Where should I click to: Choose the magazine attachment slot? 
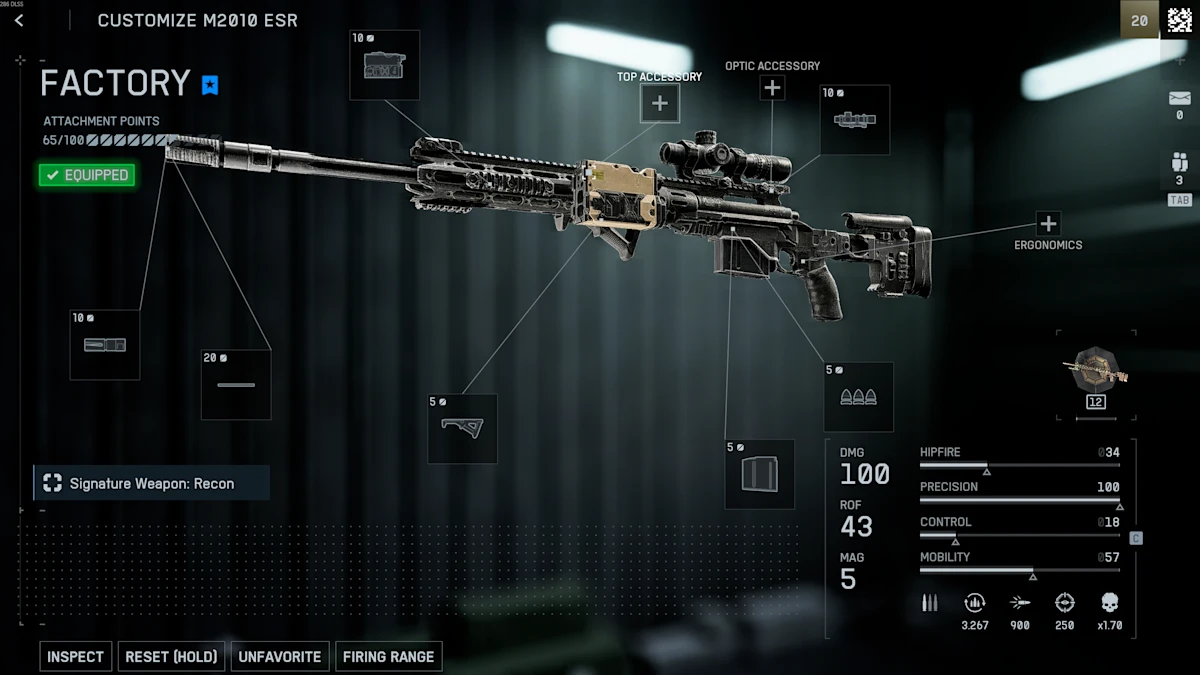click(760, 474)
